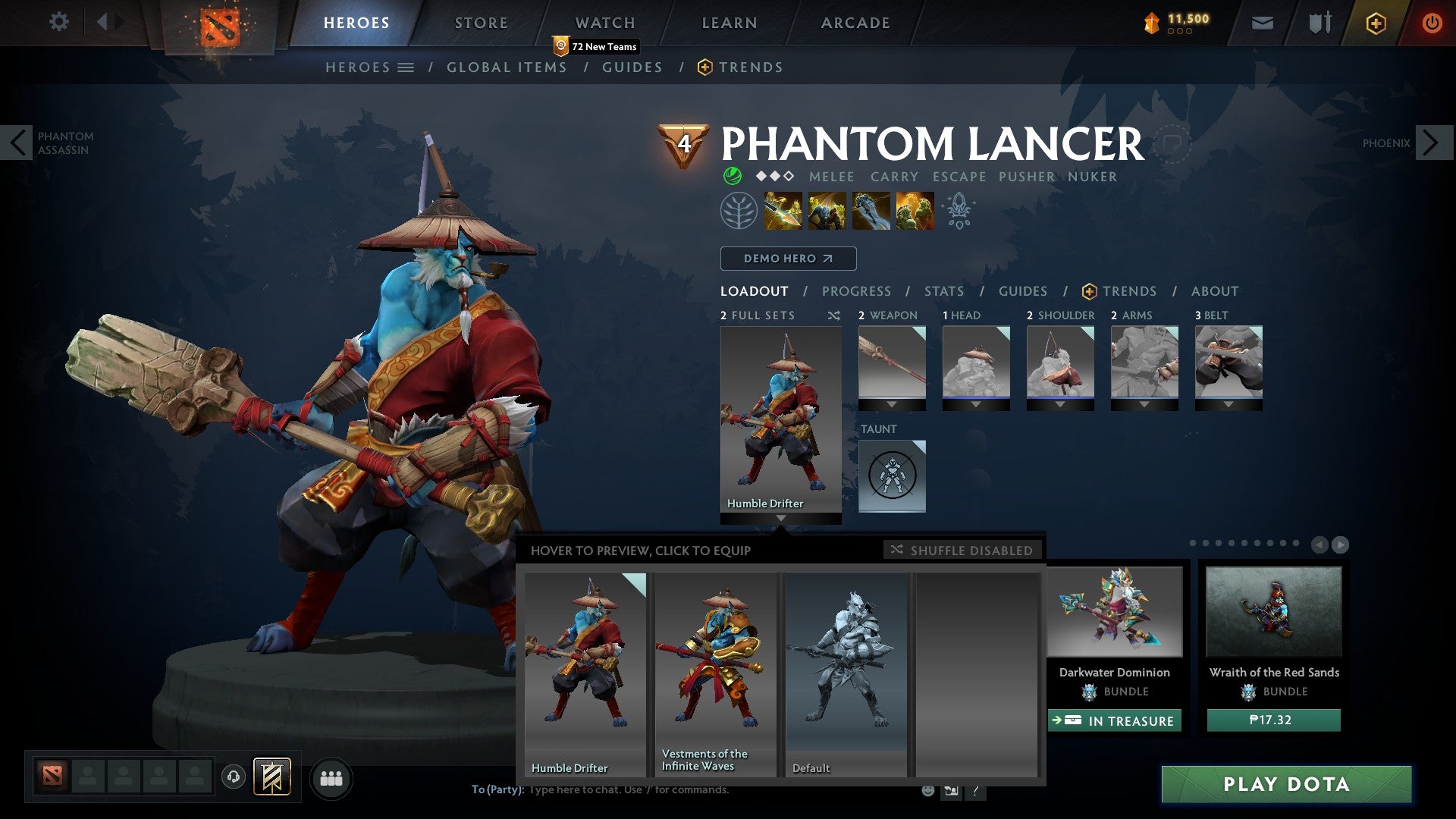The width and height of the screenshot is (1456, 819).
Task: Expand the Heroes hamburger menu
Action: point(407,67)
